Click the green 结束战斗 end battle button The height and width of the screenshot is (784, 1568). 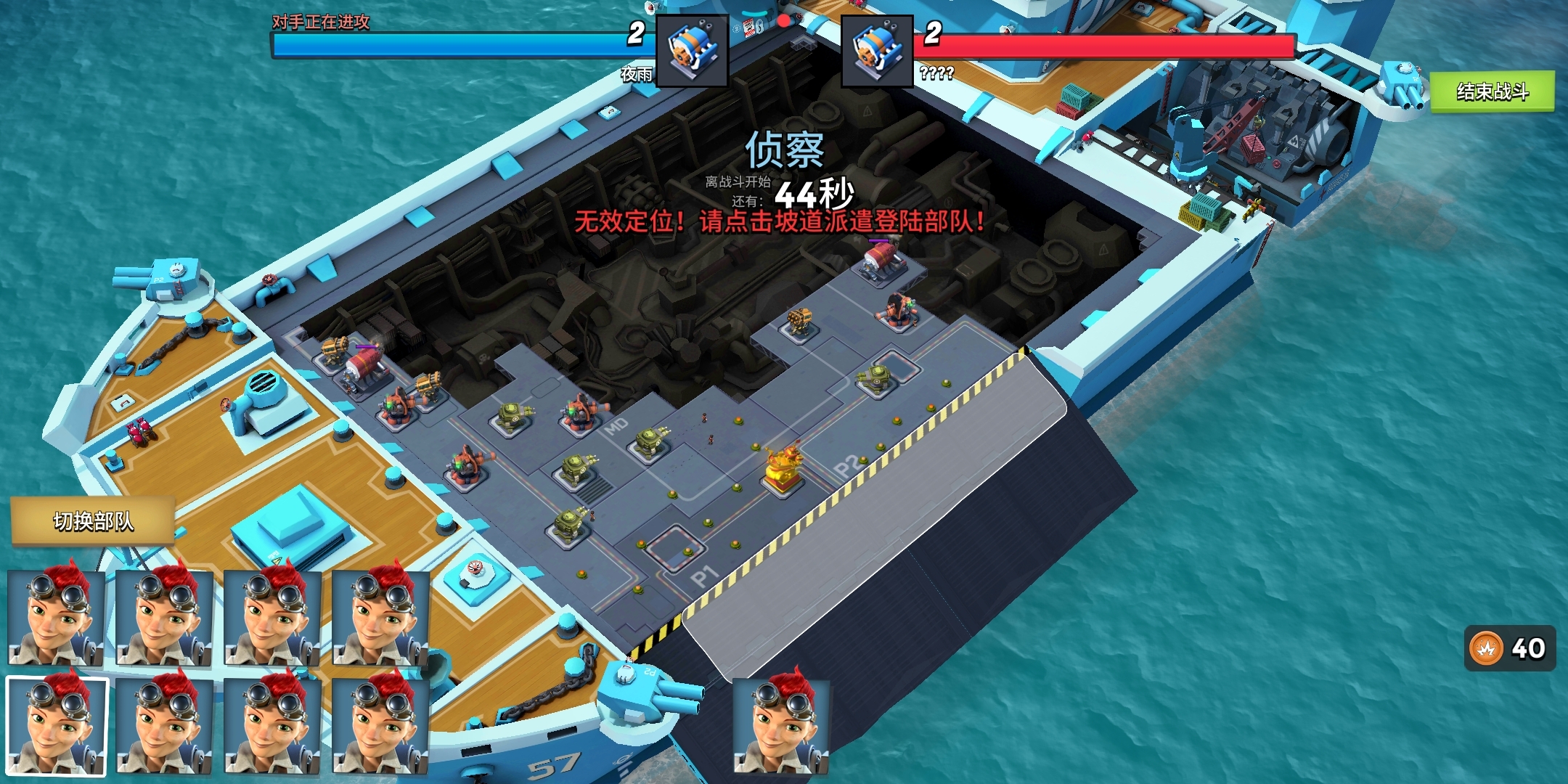[1492, 91]
